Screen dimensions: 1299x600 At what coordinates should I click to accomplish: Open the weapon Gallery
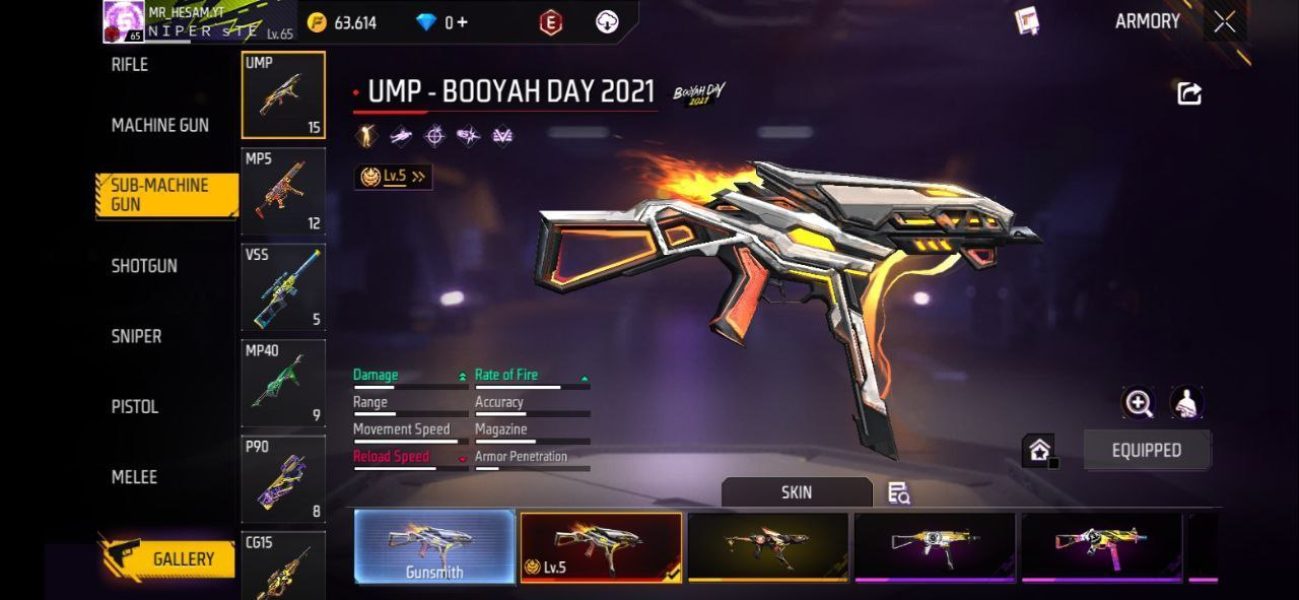(168, 559)
